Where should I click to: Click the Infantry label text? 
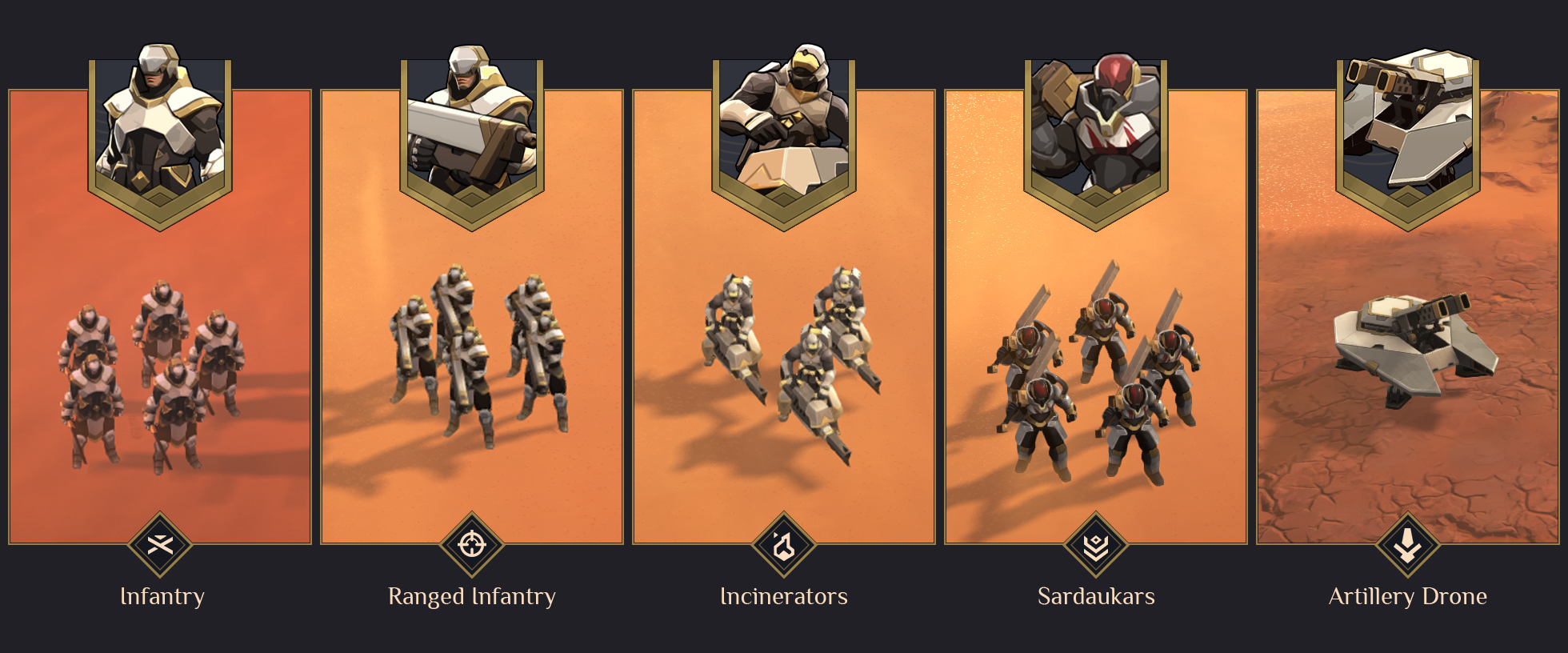(162, 595)
